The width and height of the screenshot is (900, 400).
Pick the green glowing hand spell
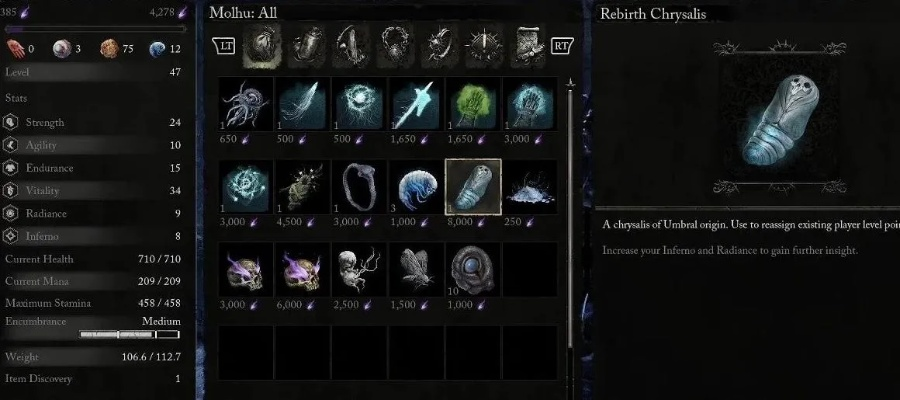(x=473, y=105)
